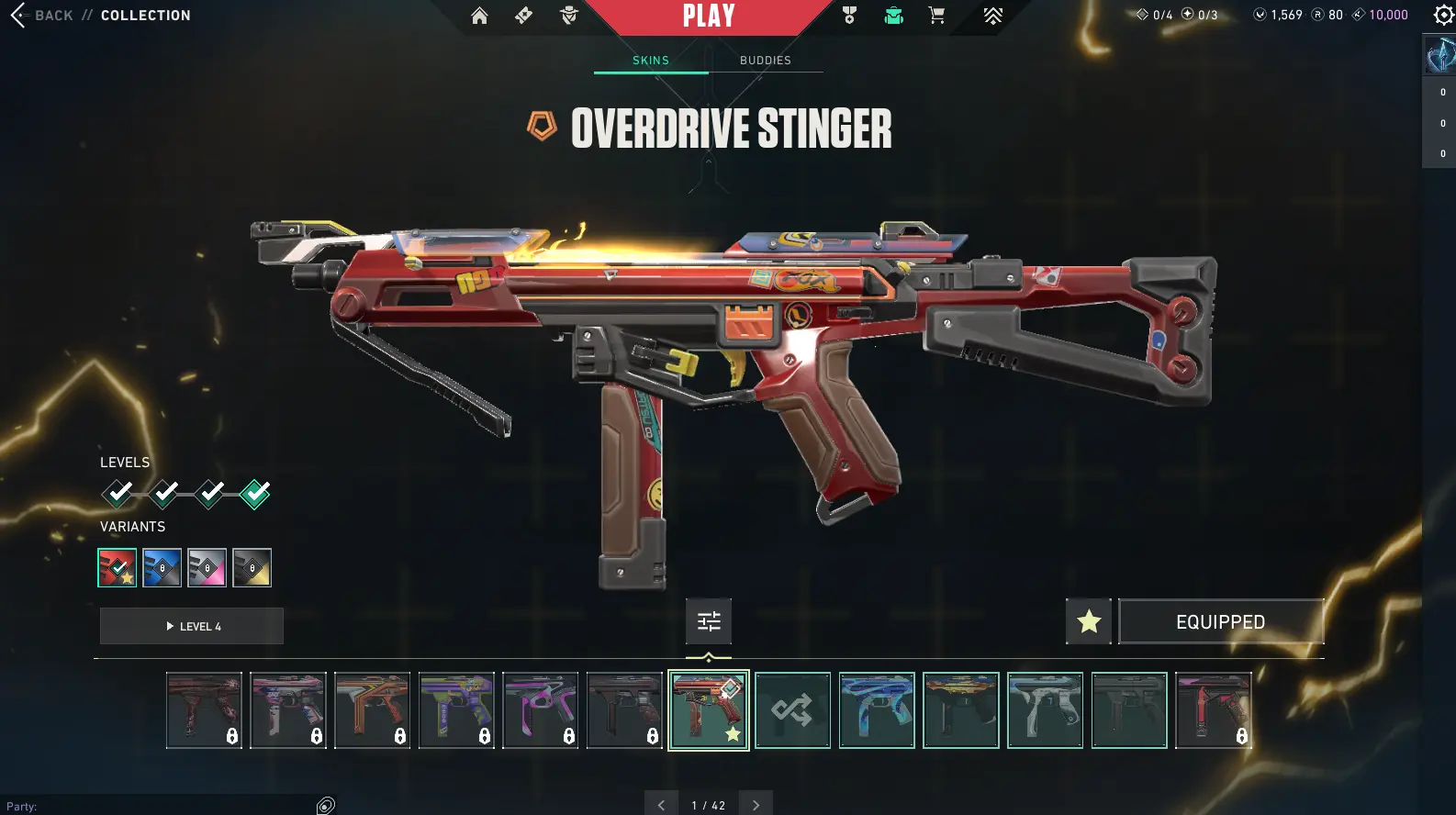The height and width of the screenshot is (815, 1456).
Task: Choose the blue Overdrive variant swatch
Action: click(x=162, y=568)
